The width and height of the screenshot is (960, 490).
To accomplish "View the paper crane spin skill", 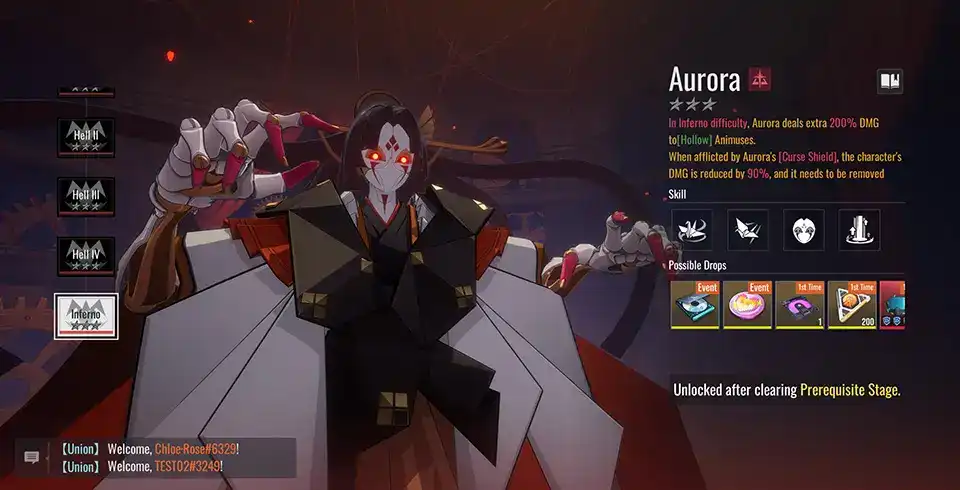I will (691, 230).
